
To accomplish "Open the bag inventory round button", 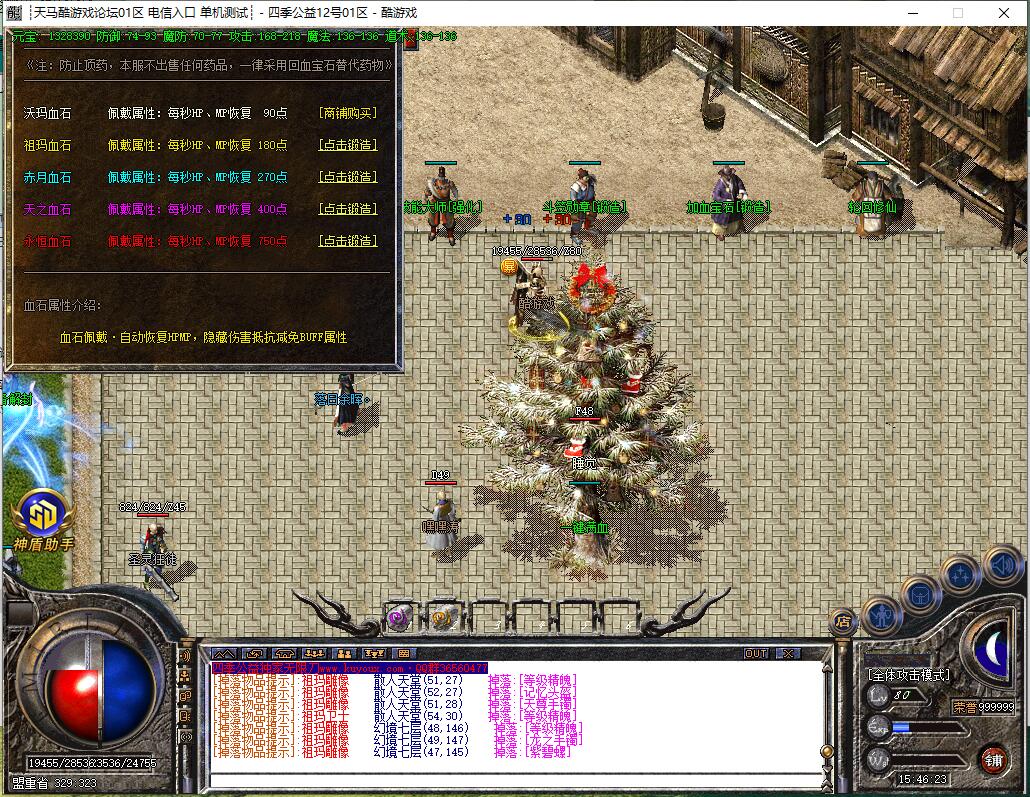I will [921, 594].
